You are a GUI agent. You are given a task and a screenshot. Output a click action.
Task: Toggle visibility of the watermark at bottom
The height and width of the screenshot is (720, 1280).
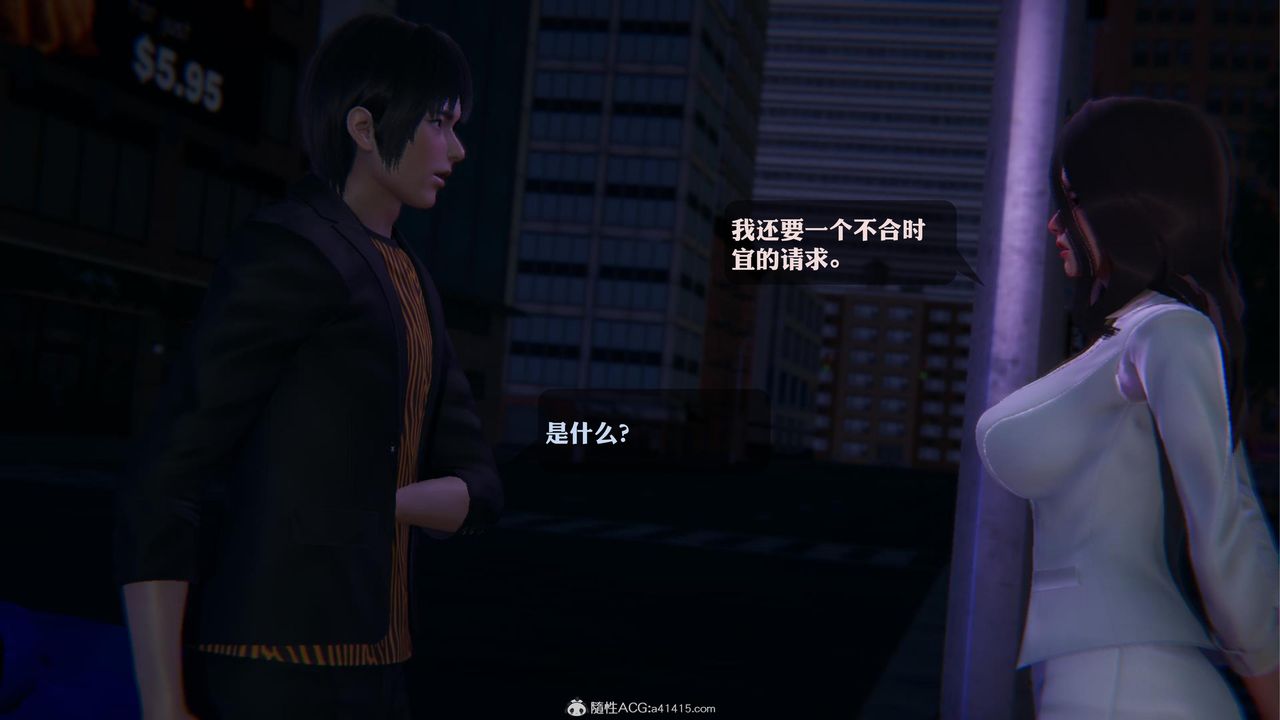tap(640, 705)
